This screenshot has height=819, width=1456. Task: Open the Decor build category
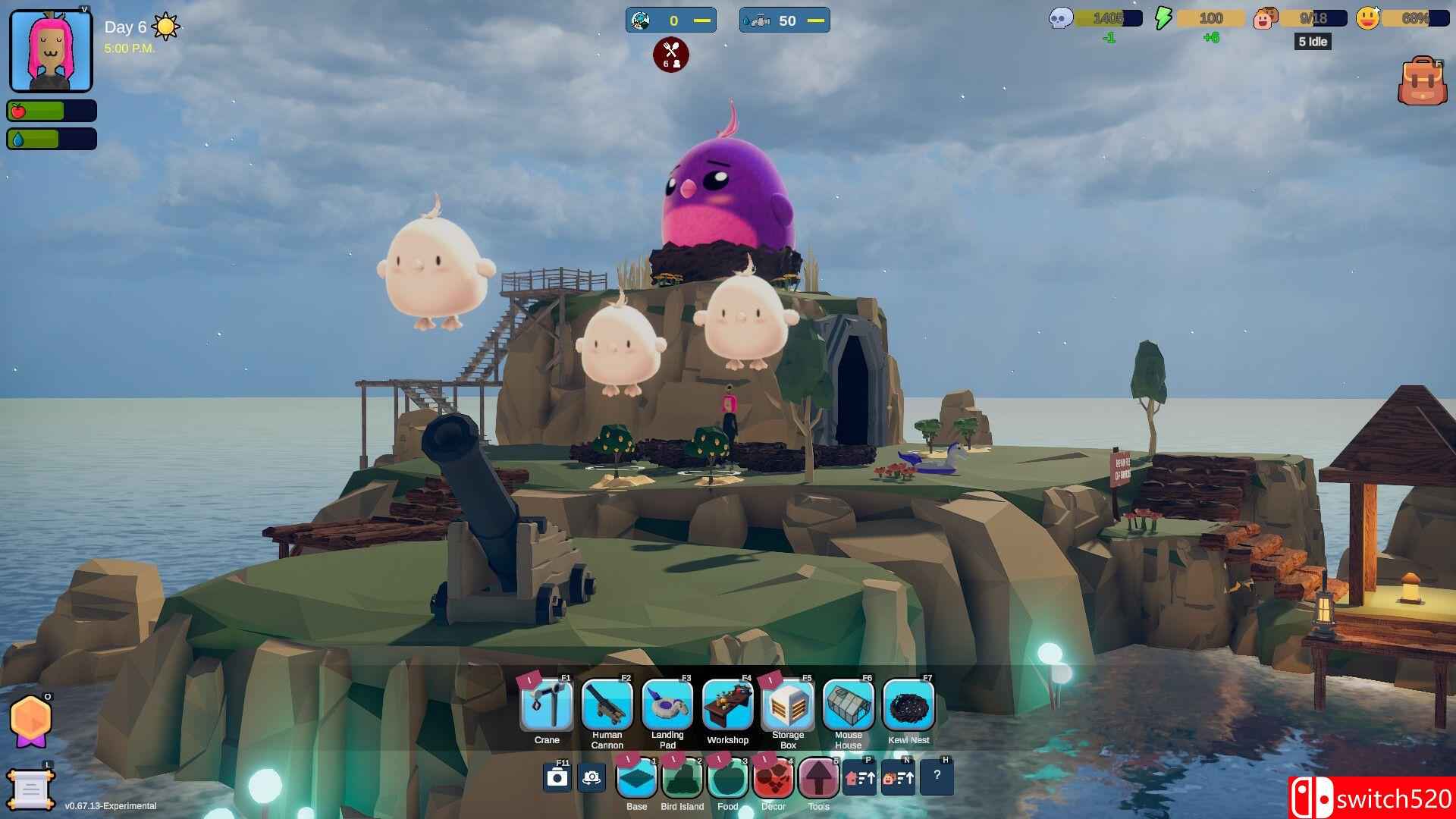(x=773, y=778)
